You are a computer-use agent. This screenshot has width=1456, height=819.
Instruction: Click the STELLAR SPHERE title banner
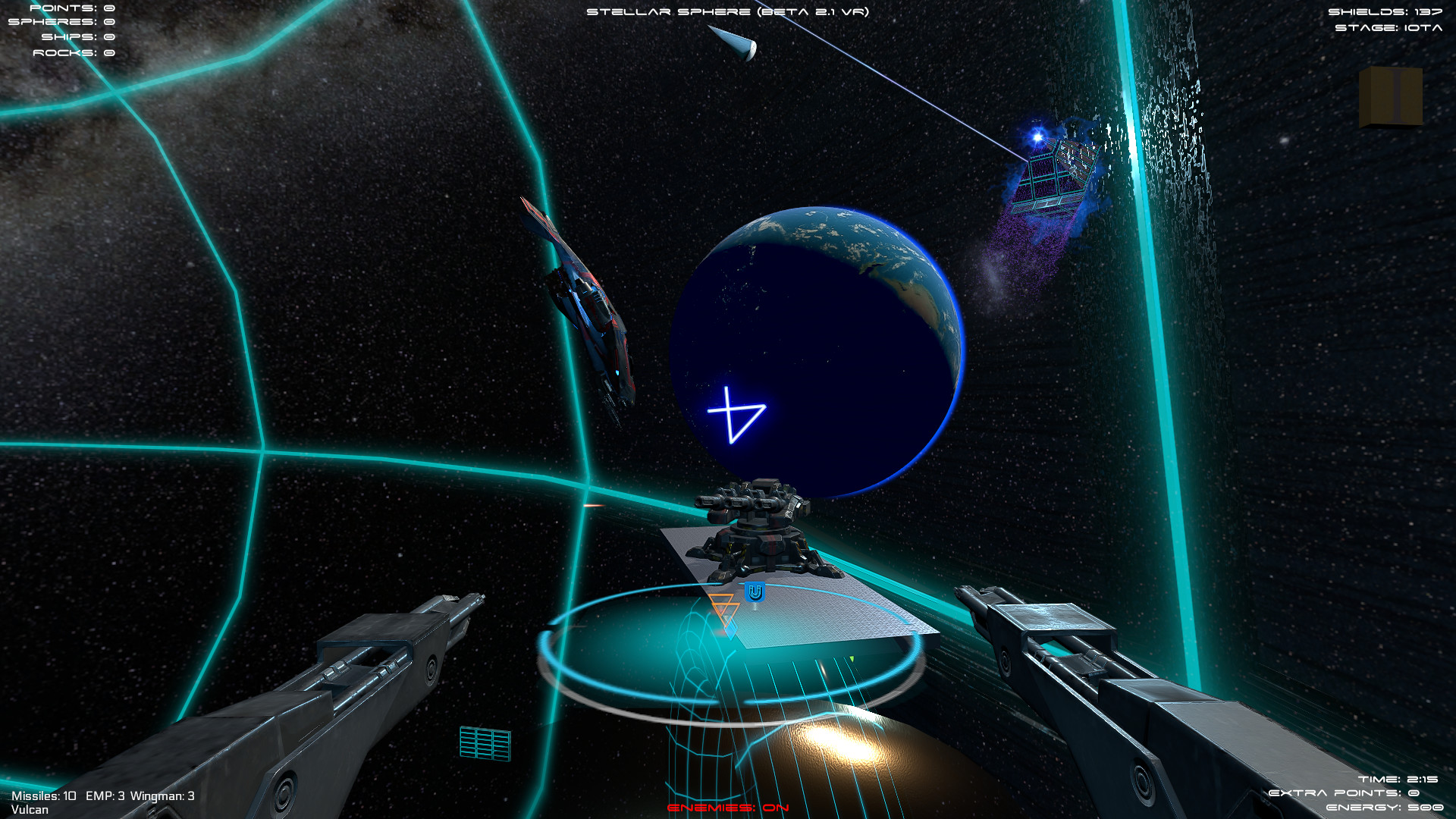[x=728, y=12]
